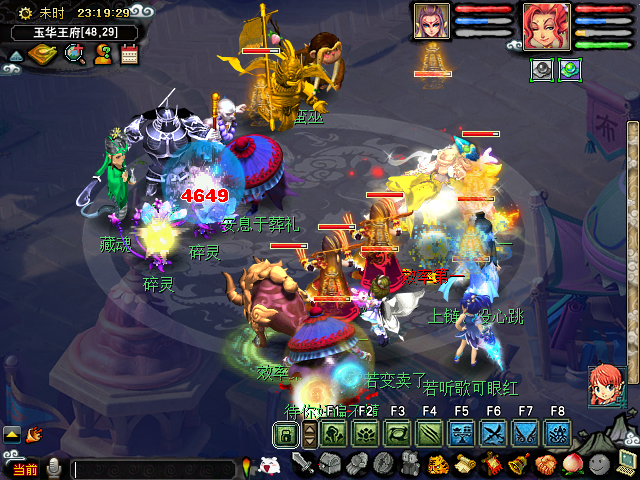Open the world map magnifier icon
640x480 pixels.
coord(74,55)
